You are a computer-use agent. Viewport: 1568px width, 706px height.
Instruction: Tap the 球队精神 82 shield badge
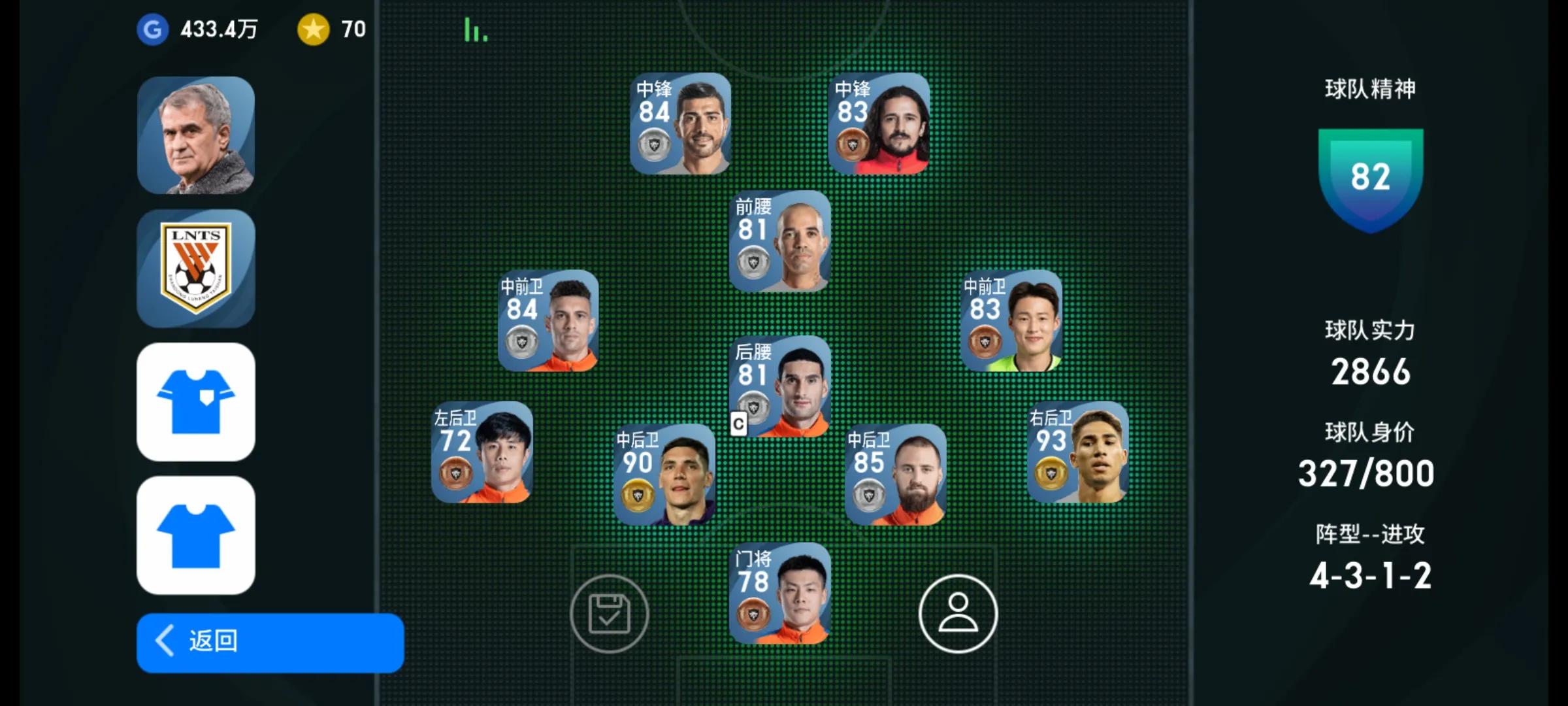coord(1370,178)
